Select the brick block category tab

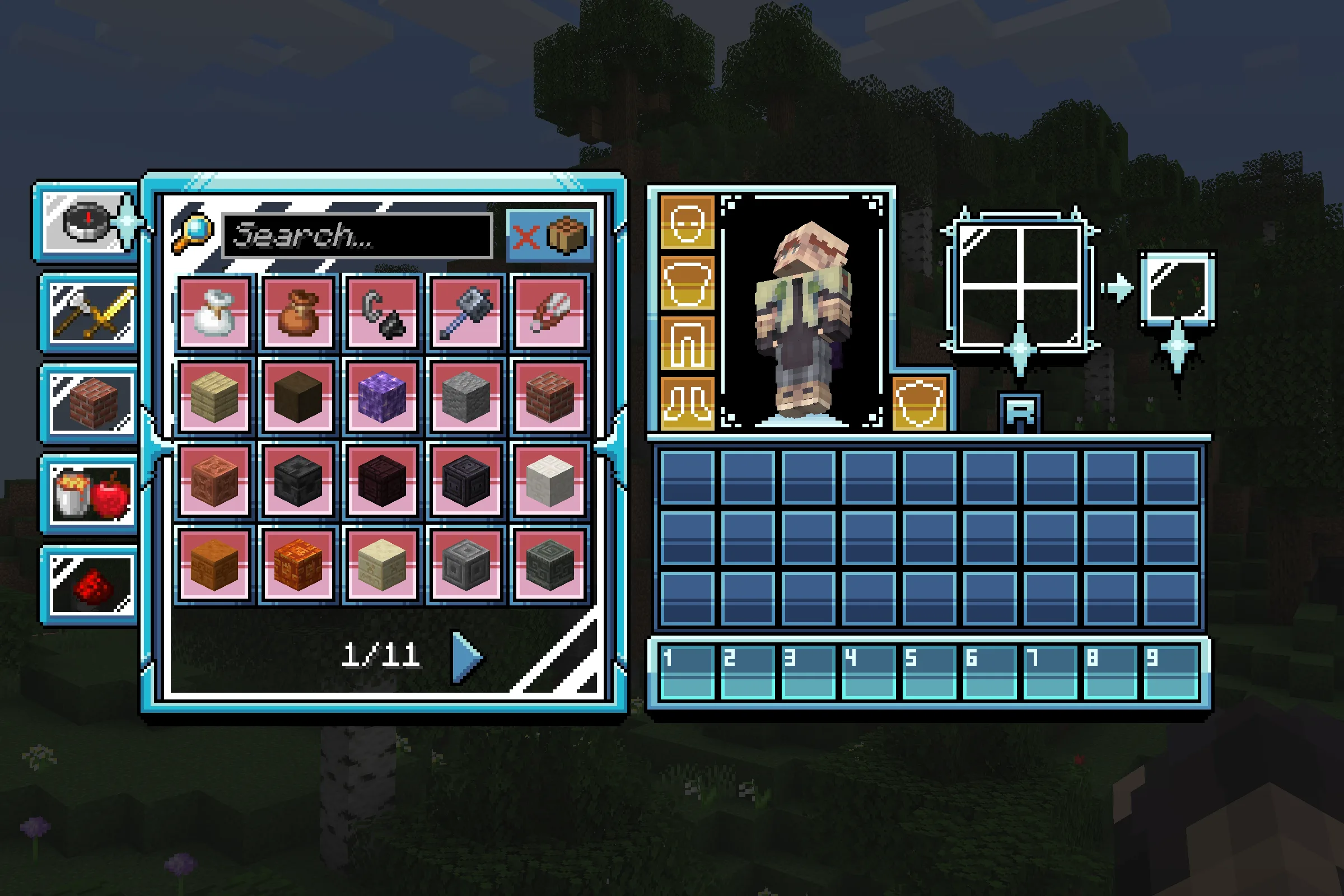[90, 403]
